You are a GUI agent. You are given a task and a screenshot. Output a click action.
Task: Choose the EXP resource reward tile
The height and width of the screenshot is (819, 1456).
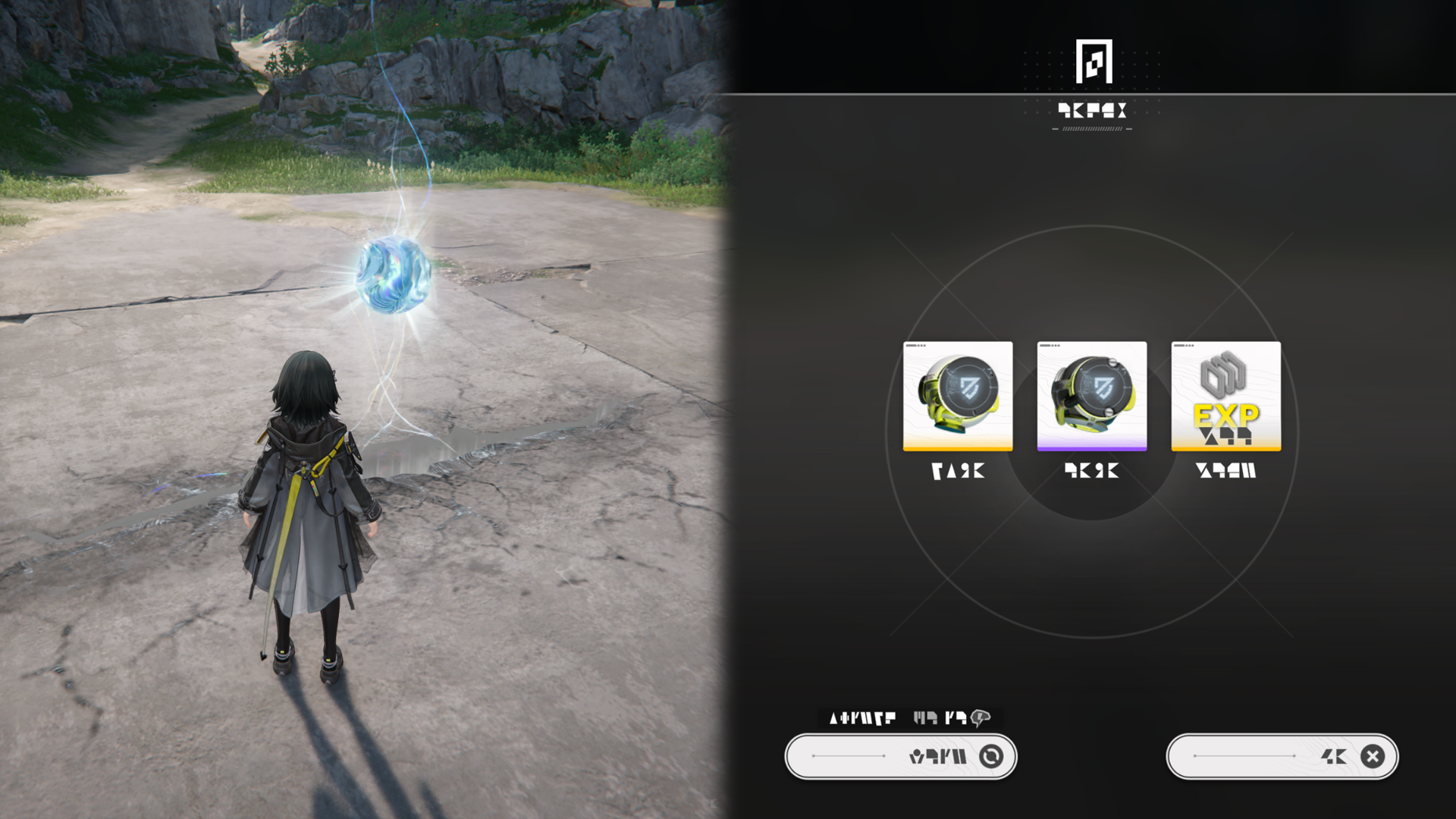click(1225, 396)
